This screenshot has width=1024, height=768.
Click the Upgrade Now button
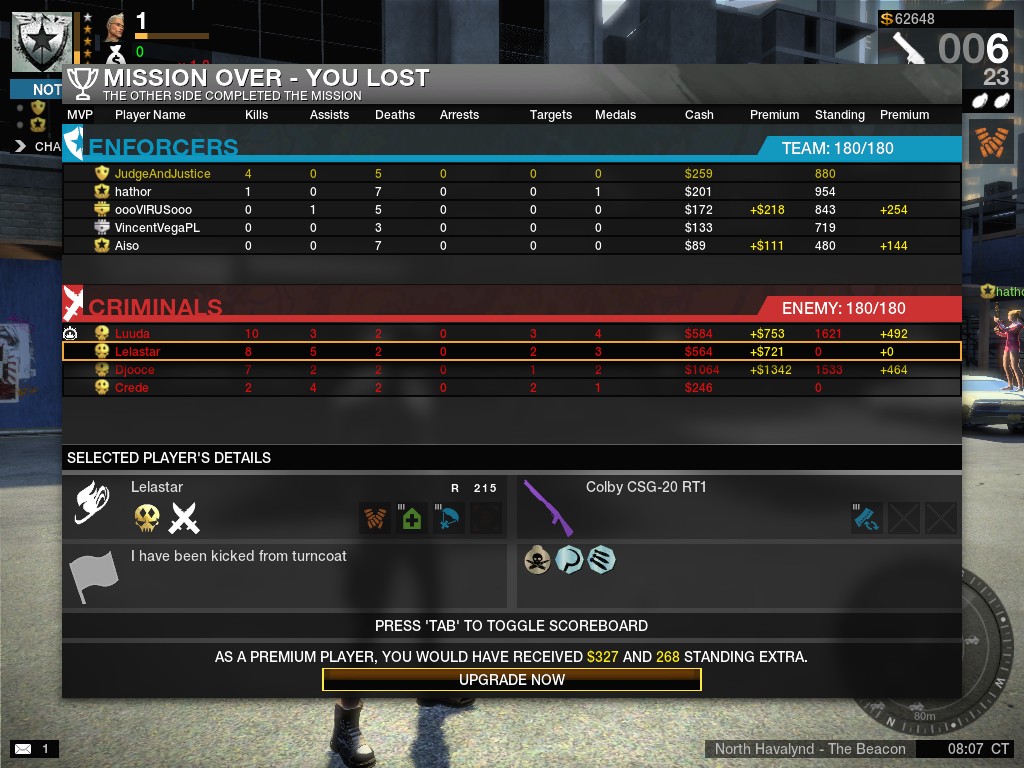[x=512, y=680]
